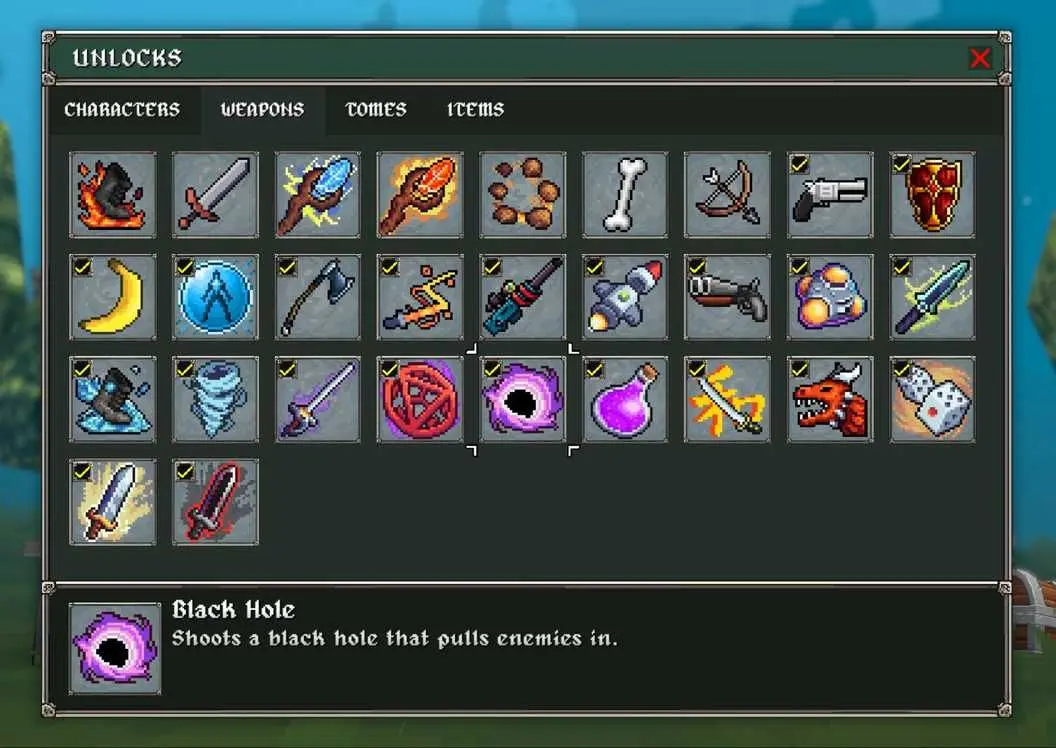Image resolution: width=1056 pixels, height=748 pixels.
Task: Select the white dice weapon tile
Action: pos(932,399)
